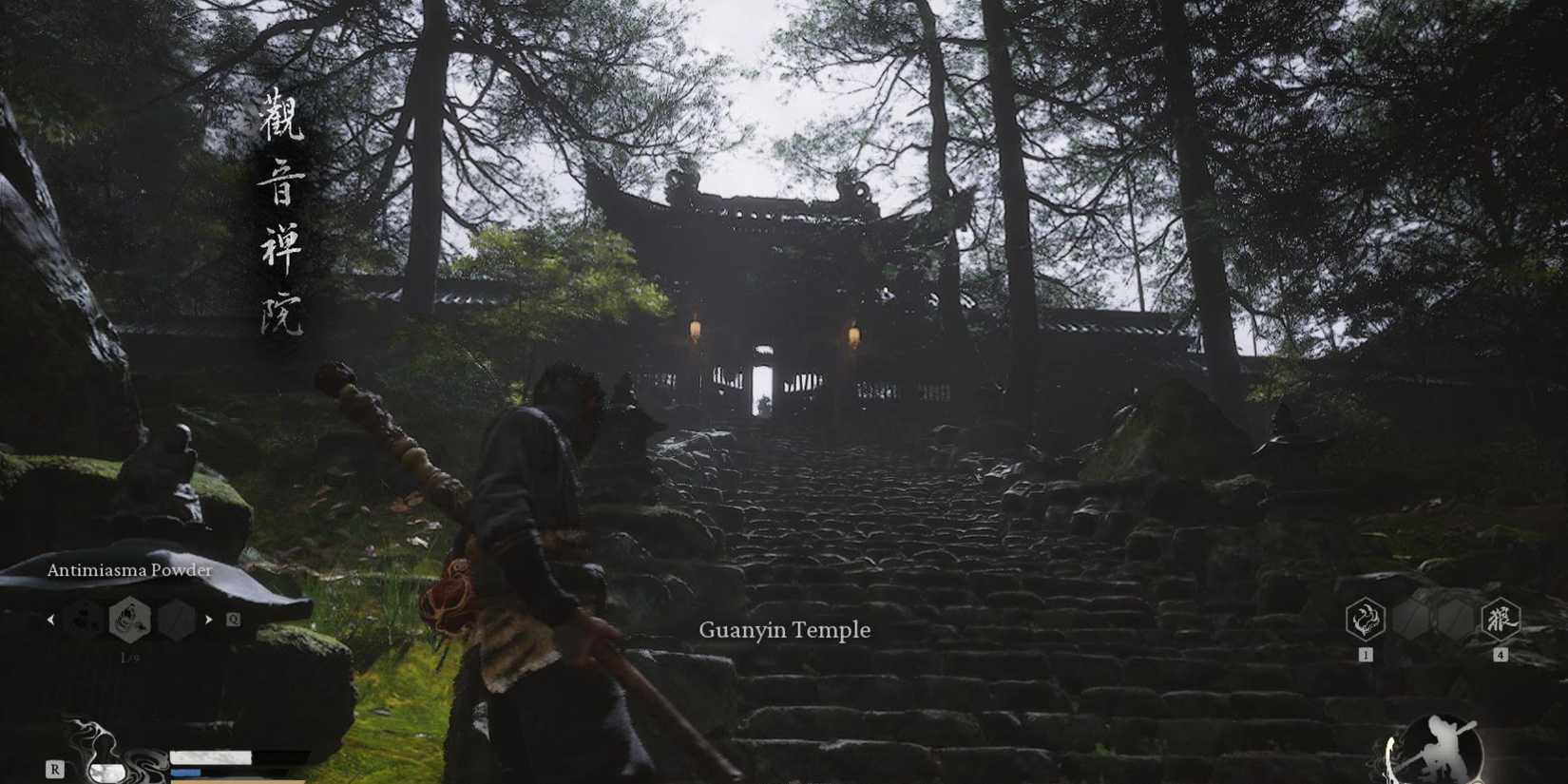The width and height of the screenshot is (1568, 784).
Task: Click the left arrow to cycle items
Action: pyautogui.click(x=50, y=621)
